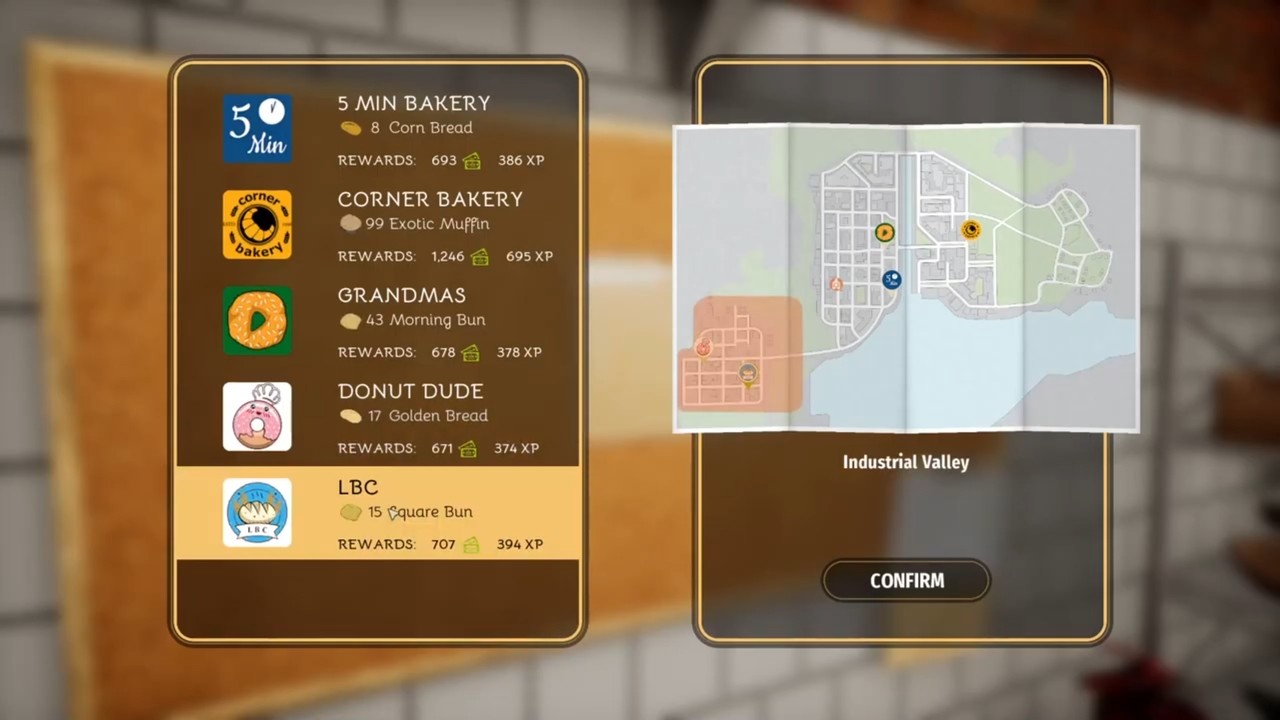Click the Corner Bakery camera logo
Screen dimensions: 1280x720
pyautogui.click(x=257, y=224)
